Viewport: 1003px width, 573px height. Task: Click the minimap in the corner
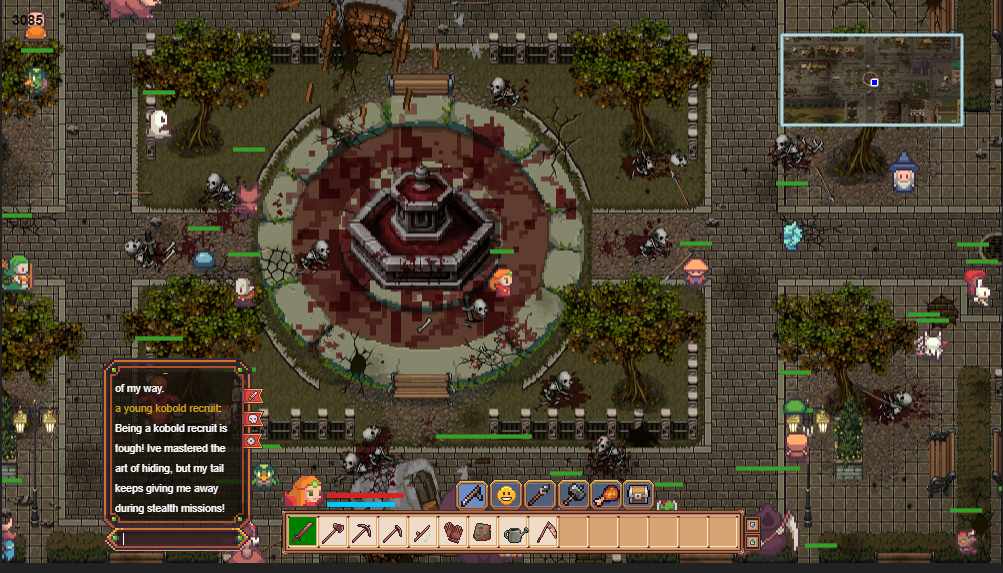(871, 80)
